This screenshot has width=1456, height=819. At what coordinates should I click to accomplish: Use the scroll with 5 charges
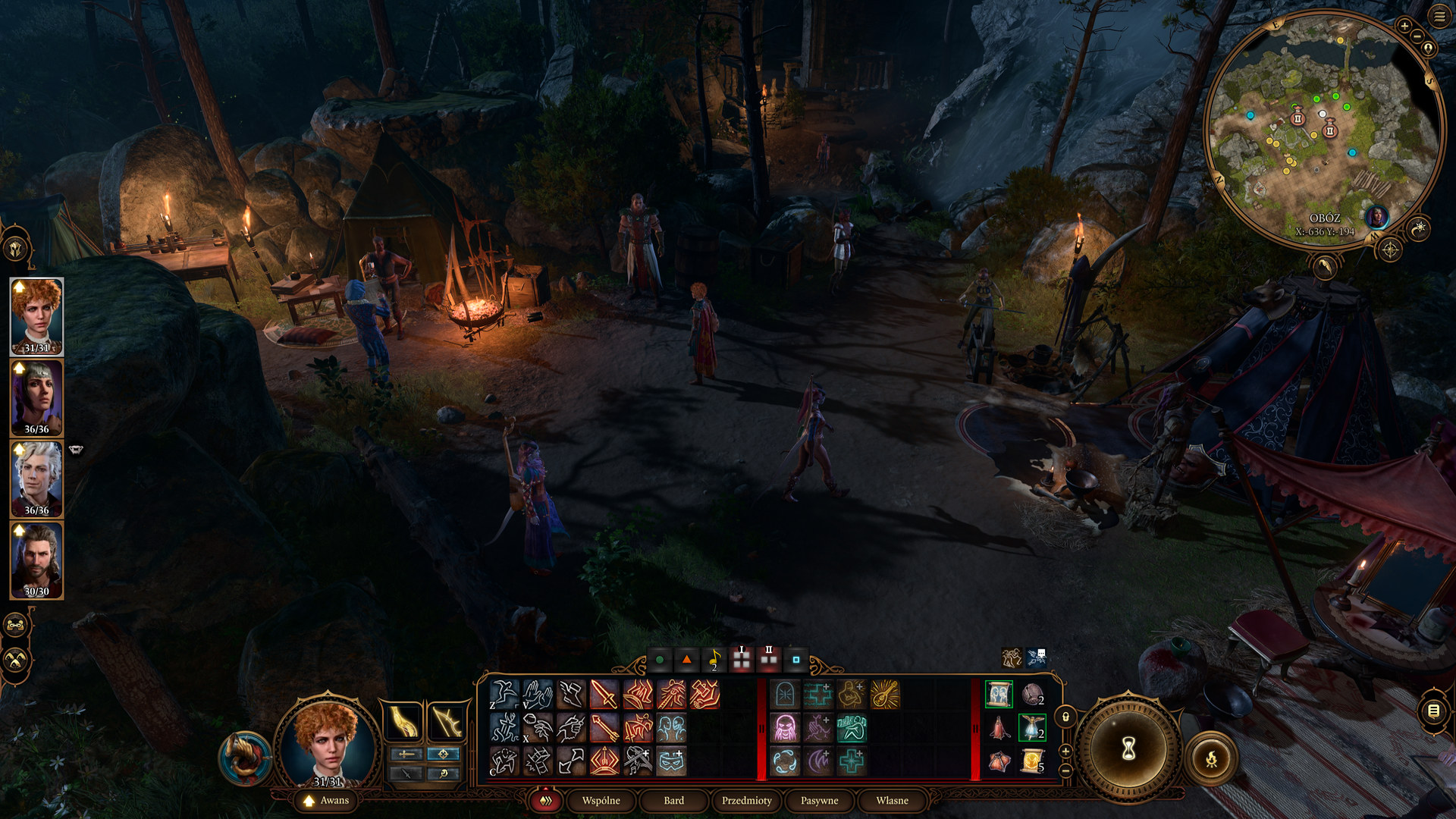(1032, 761)
